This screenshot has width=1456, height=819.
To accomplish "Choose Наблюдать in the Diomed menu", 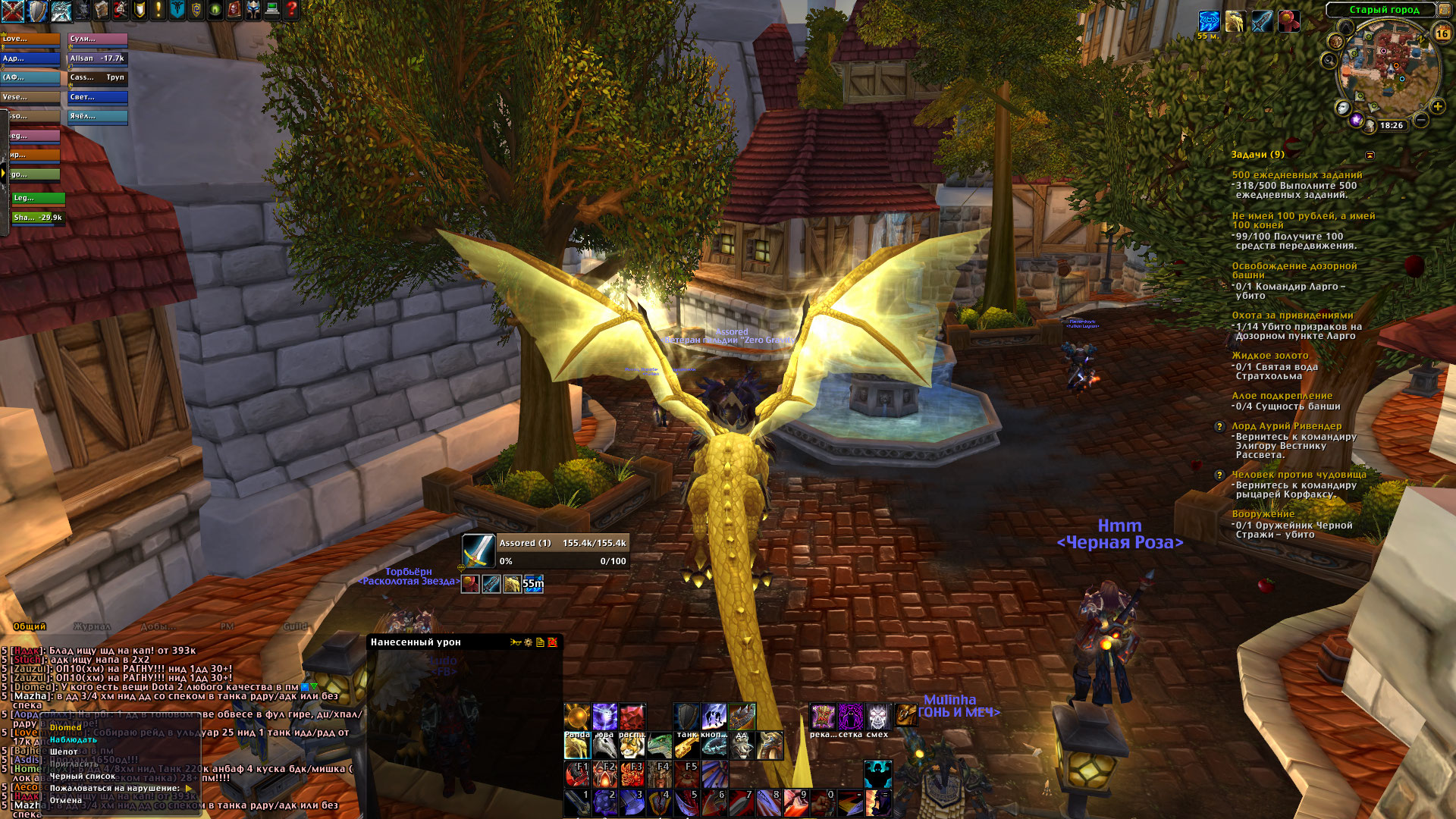I will pos(74,739).
